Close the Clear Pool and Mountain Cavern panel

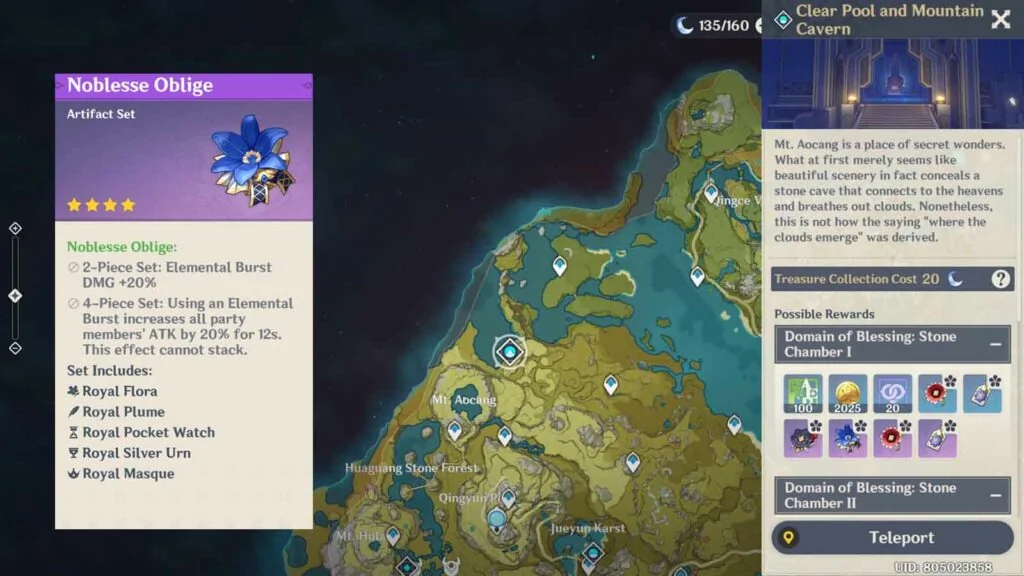(x=1000, y=19)
